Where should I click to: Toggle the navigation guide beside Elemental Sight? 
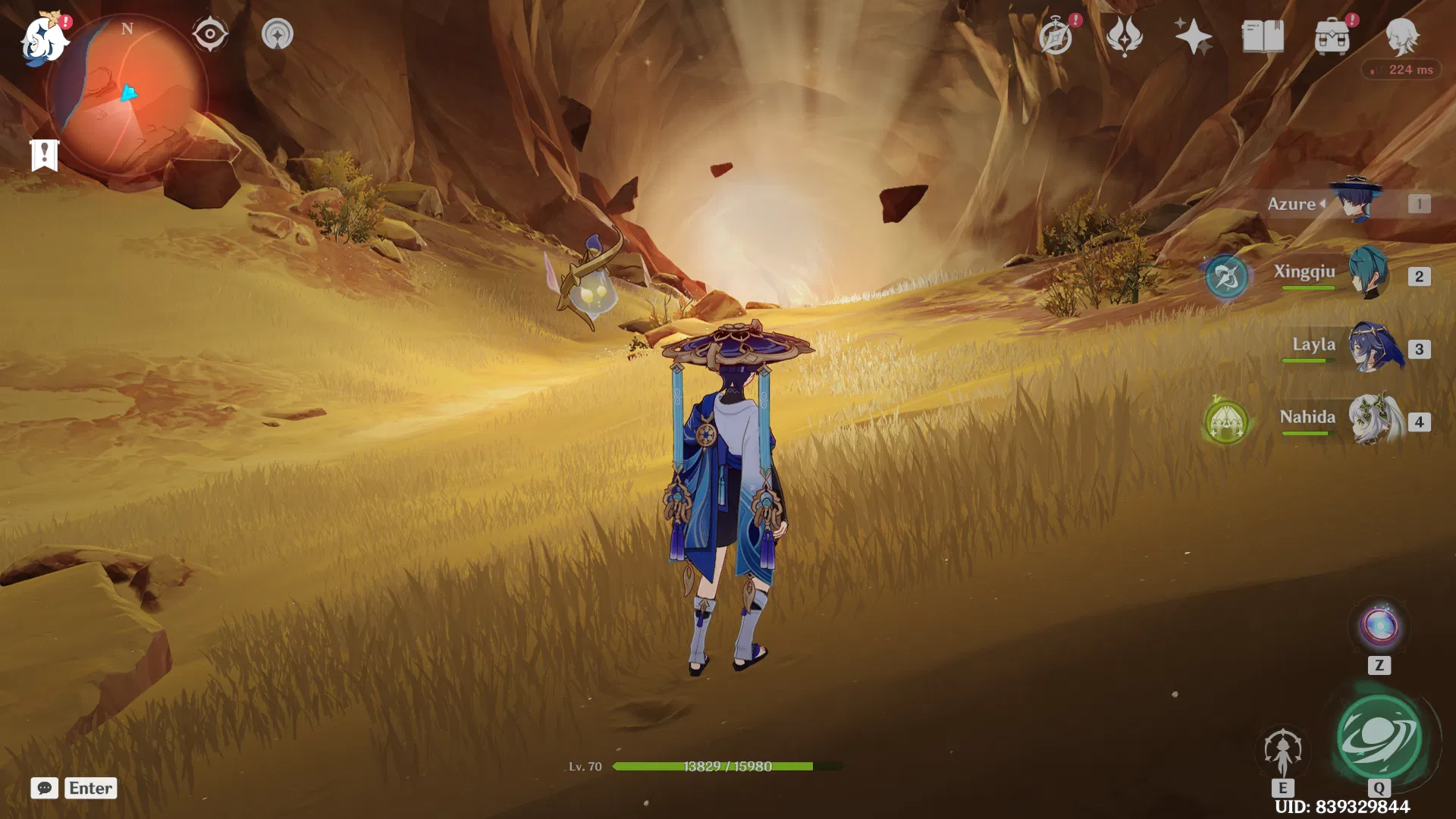click(x=278, y=33)
